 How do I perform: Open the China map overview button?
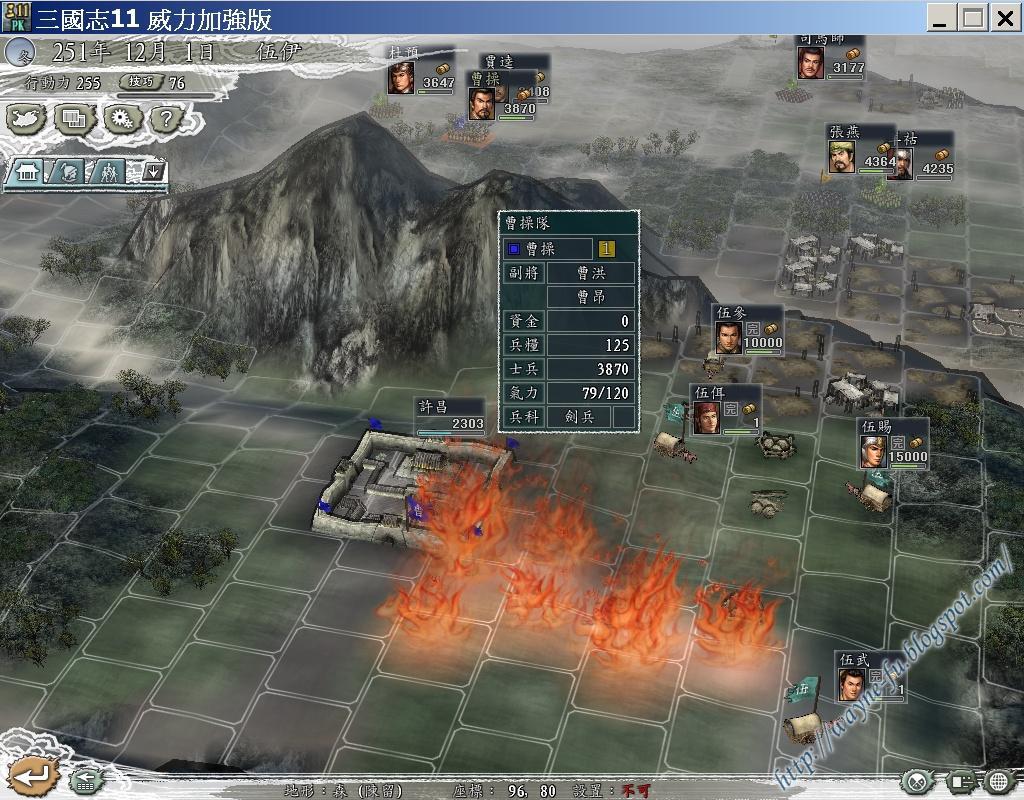click(x=28, y=119)
